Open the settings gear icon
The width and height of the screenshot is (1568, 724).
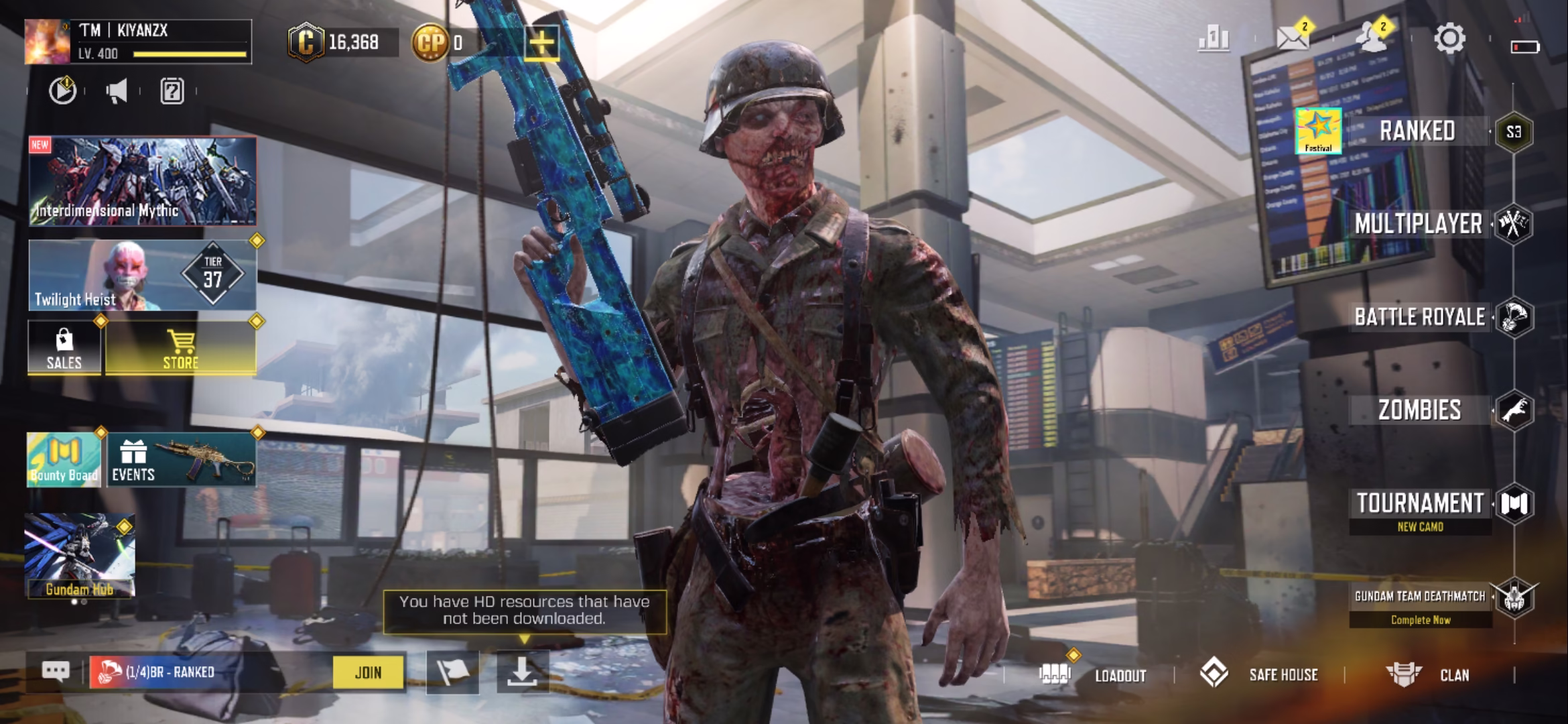tap(1449, 39)
